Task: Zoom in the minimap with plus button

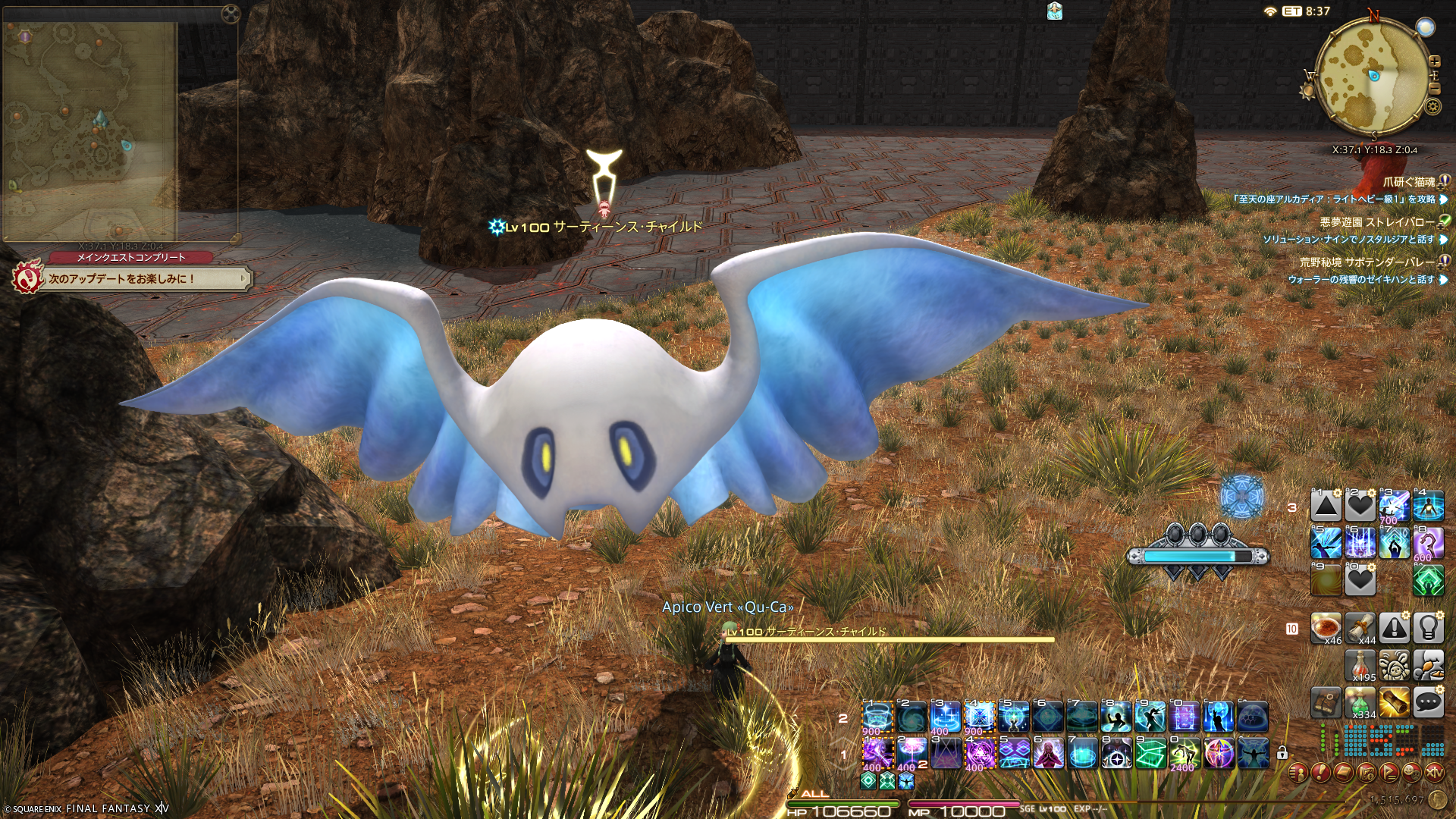Action: [1434, 61]
